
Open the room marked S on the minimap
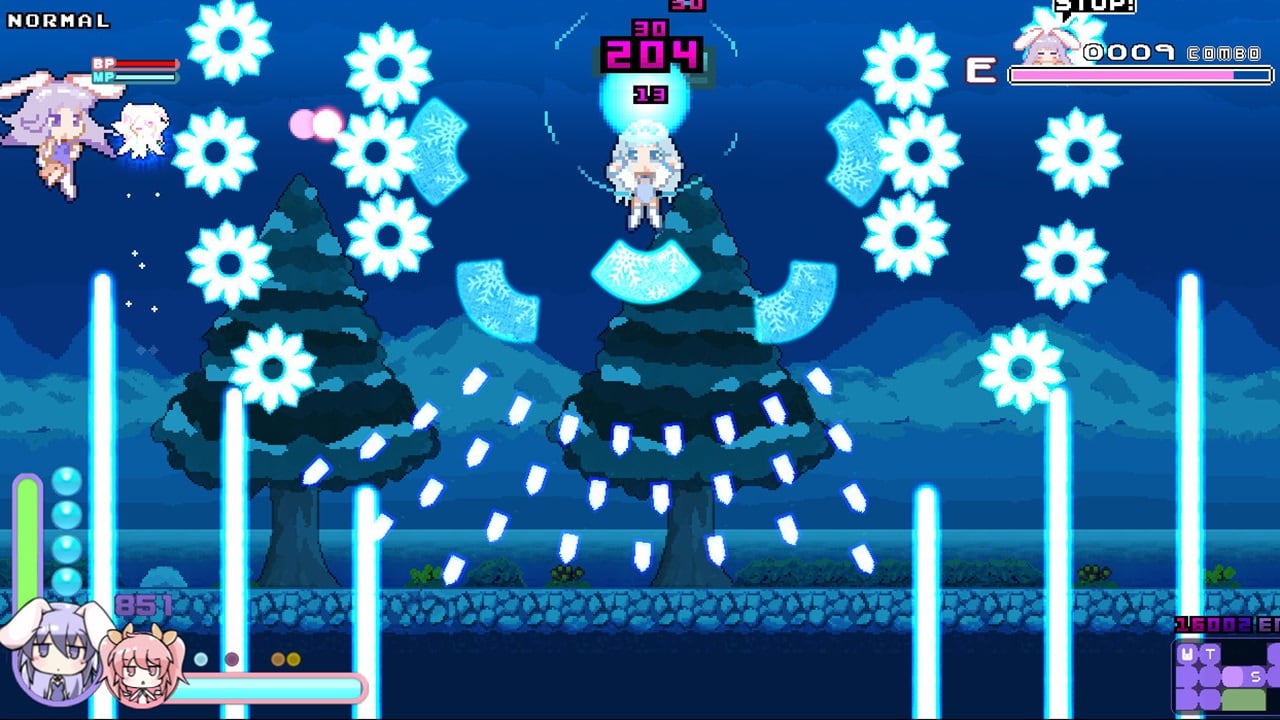tap(1255, 677)
